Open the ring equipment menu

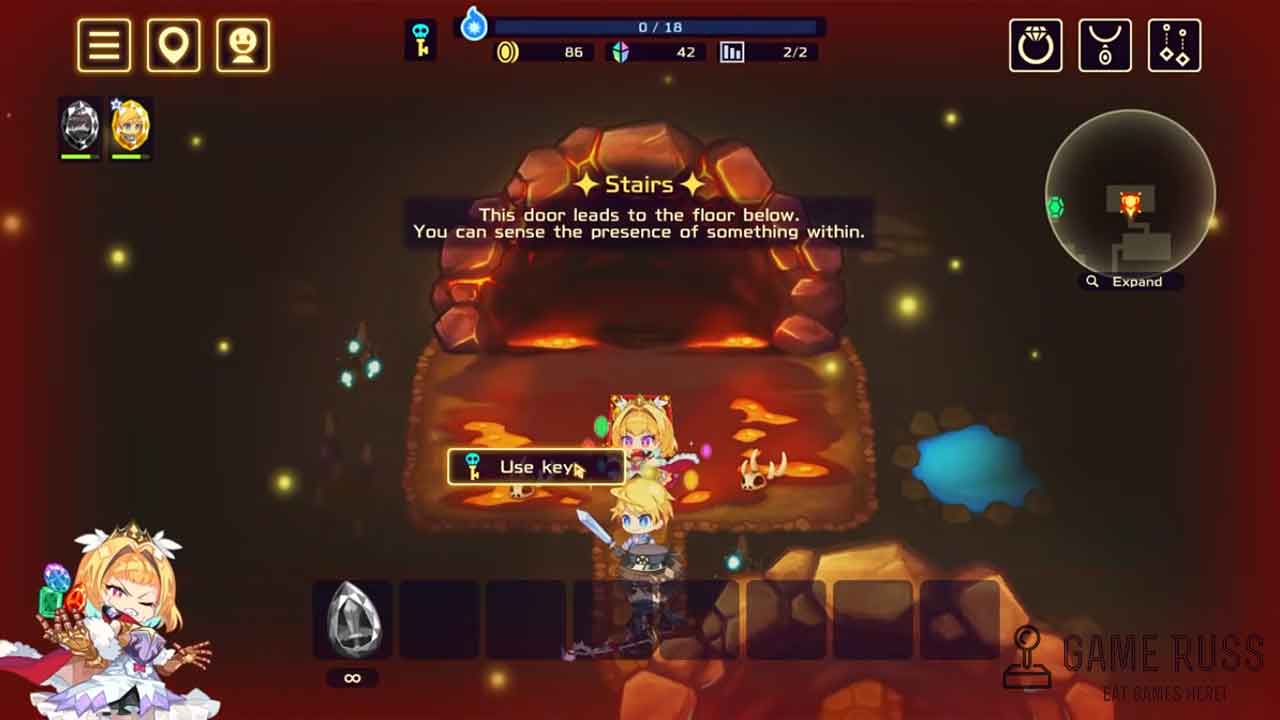pos(1035,45)
